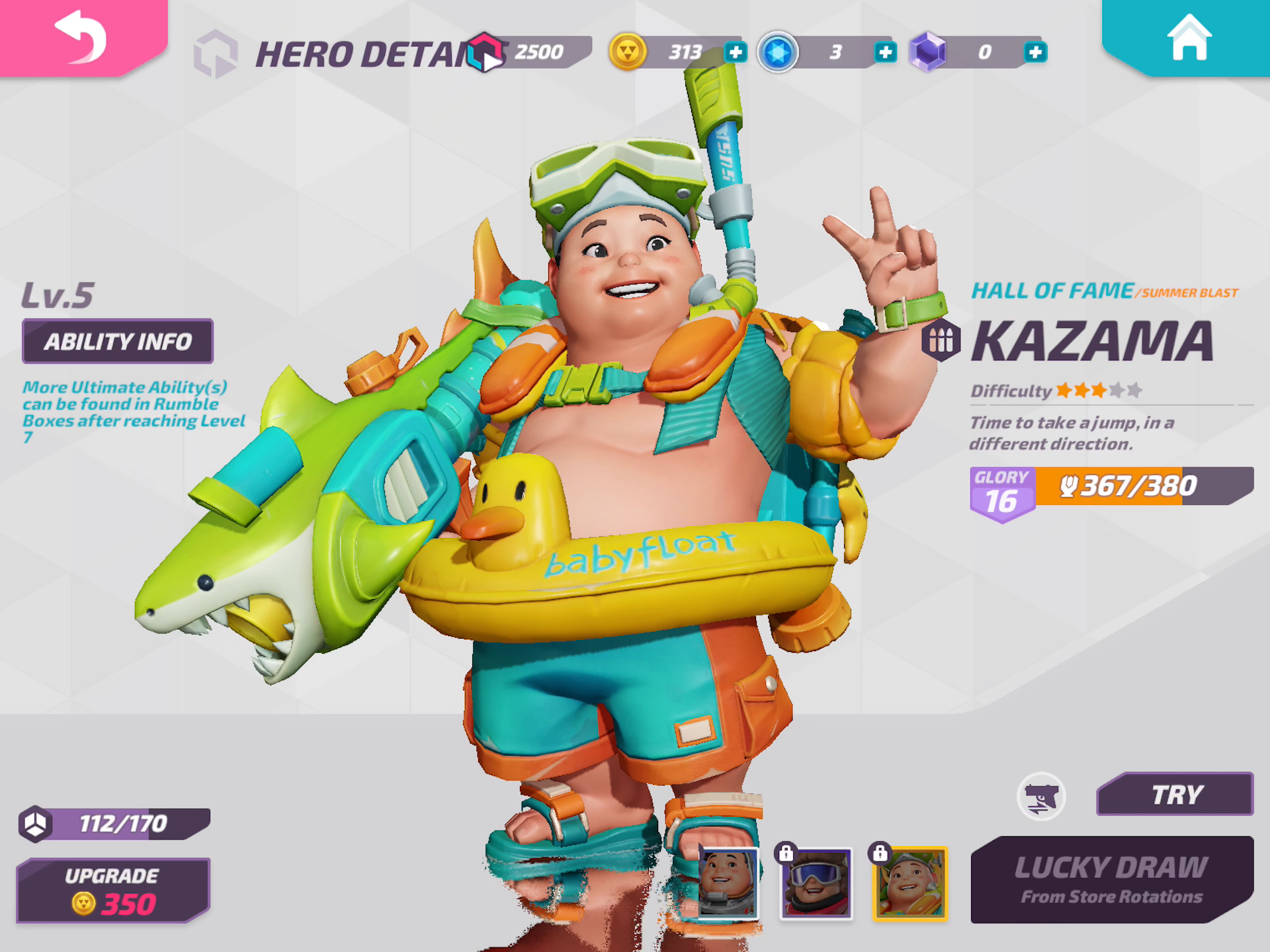Screen dimensions: 1270x952
Task: View the pistol weapon icon
Action: tap(1041, 797)
